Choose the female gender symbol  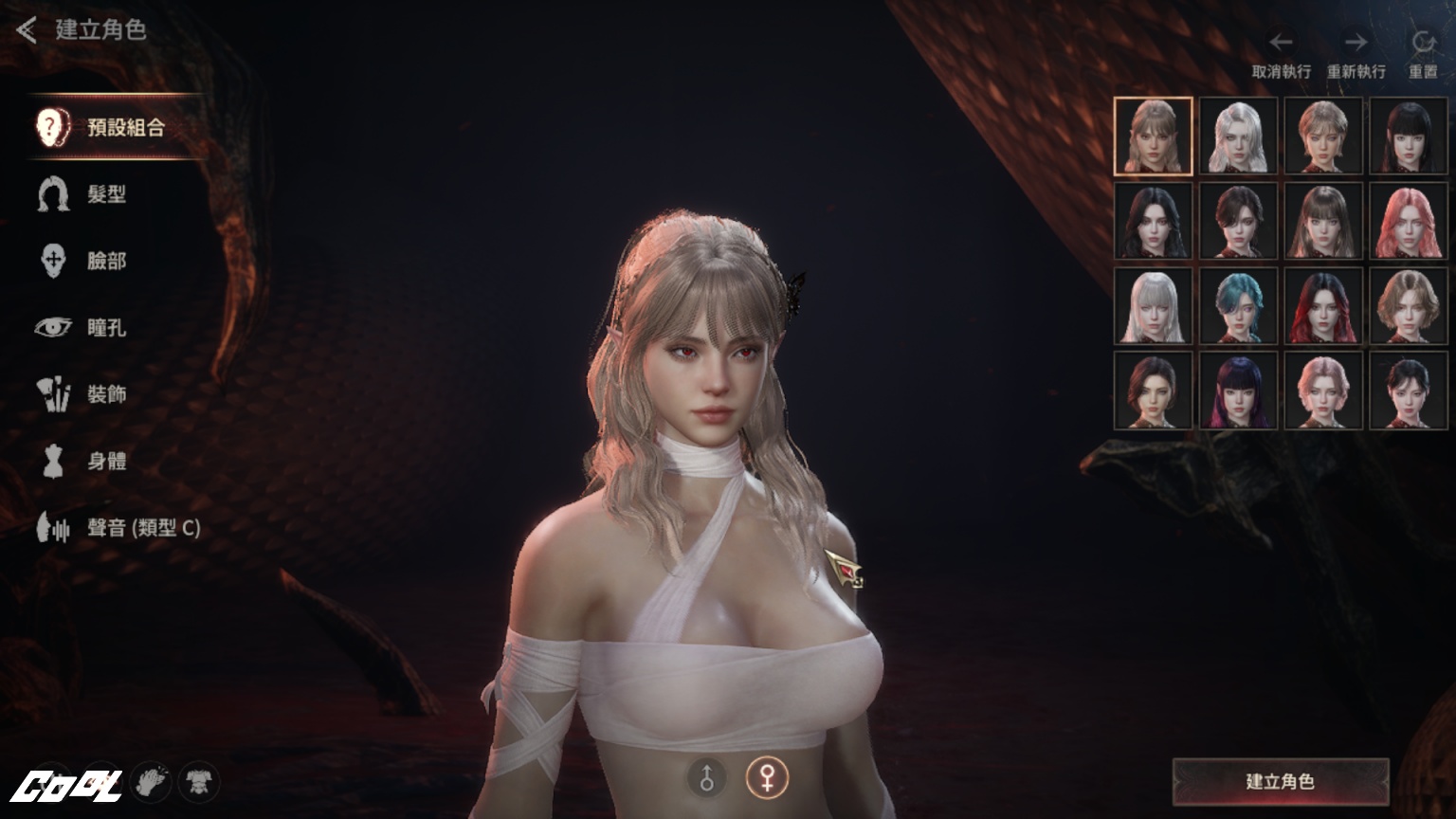click(766, 778)
